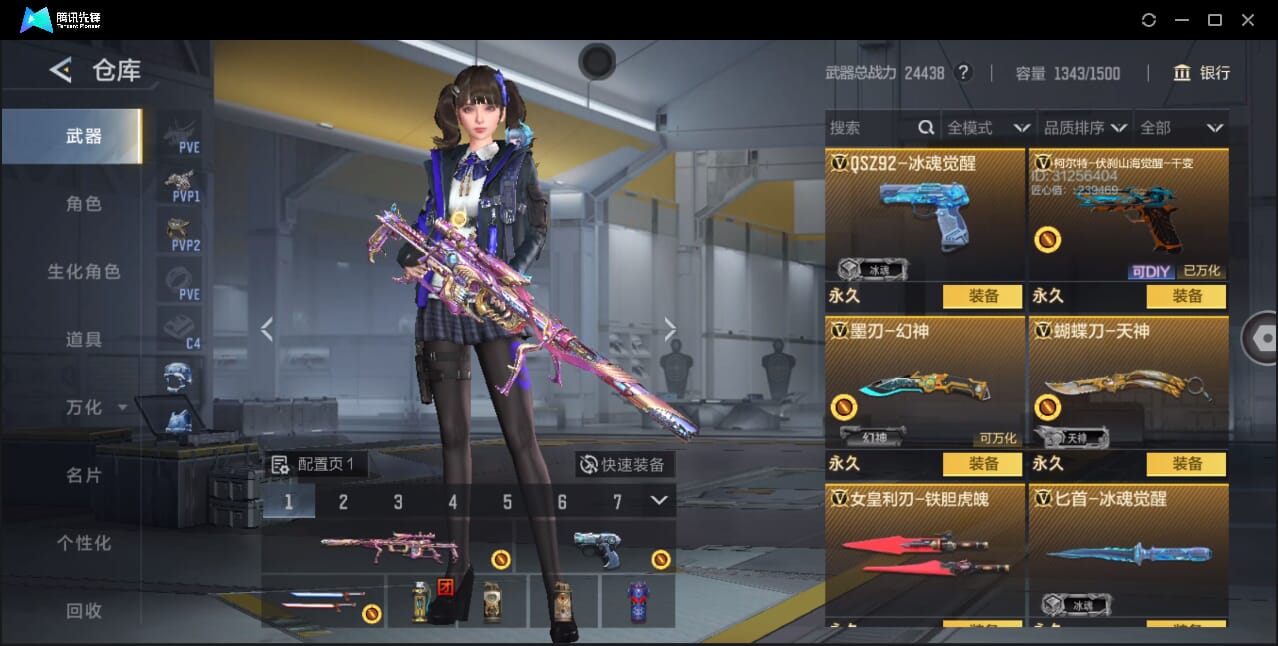Switch to the 个性化 personalization tab
Viewport: 1278px width, 646px height.
(84, 544)
